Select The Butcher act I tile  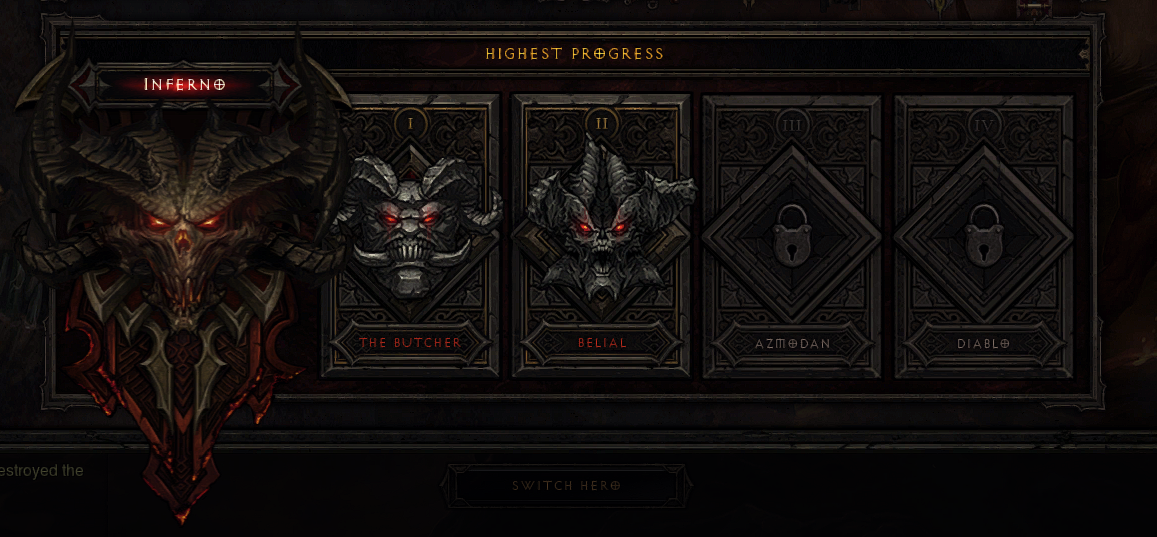[x=410, y=236]
